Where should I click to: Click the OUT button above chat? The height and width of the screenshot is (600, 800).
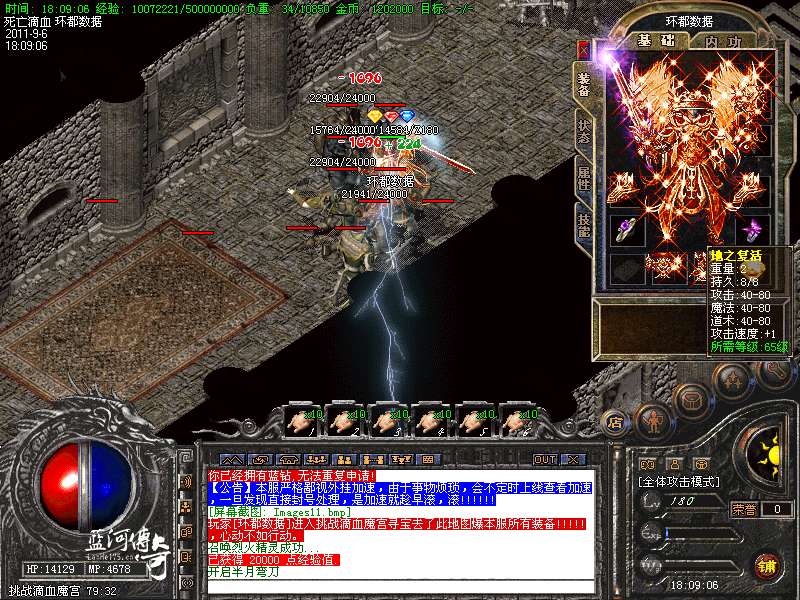[x=545, y=459]
